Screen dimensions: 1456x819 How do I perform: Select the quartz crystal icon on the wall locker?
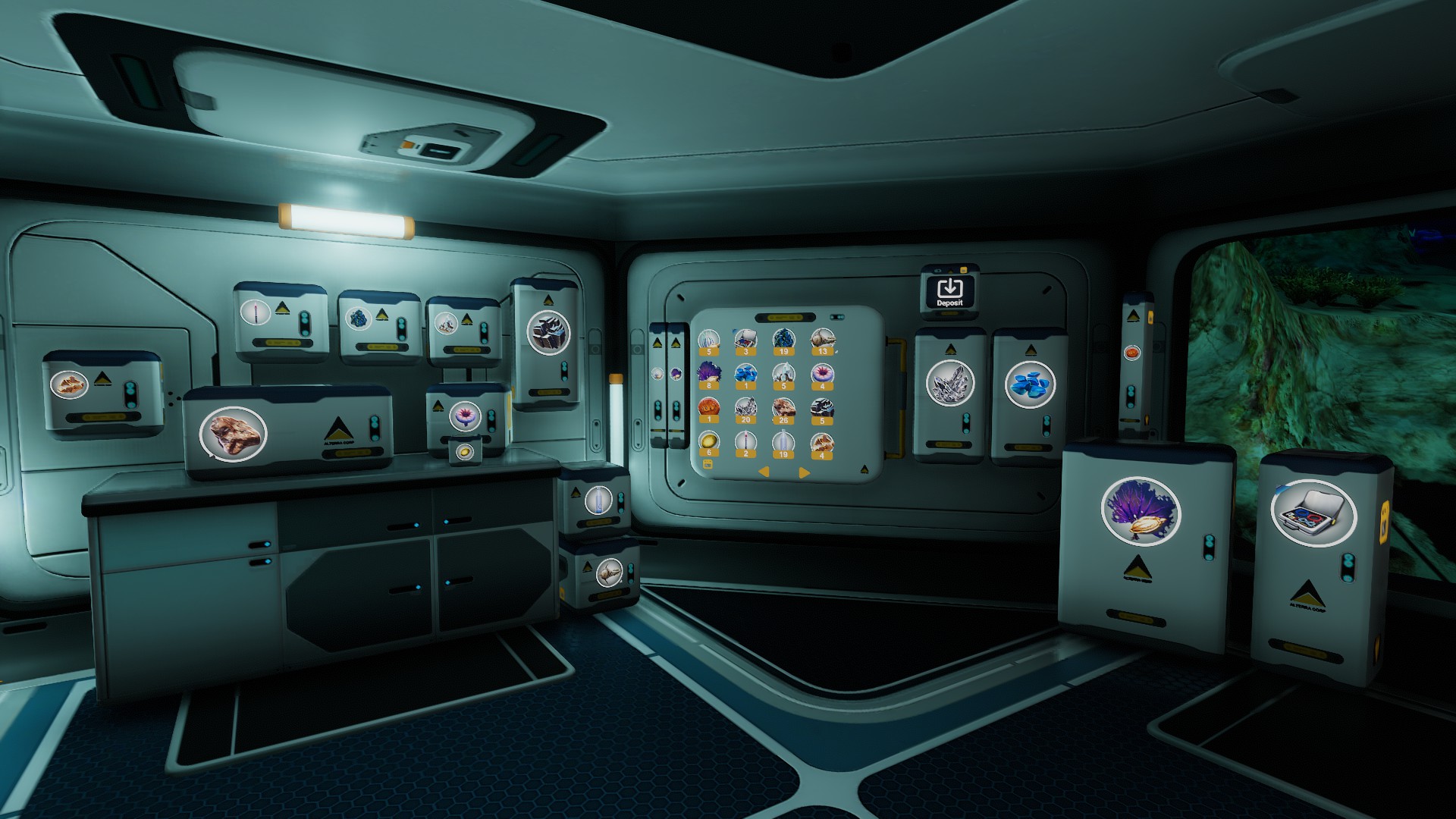(x=950, y=384)
